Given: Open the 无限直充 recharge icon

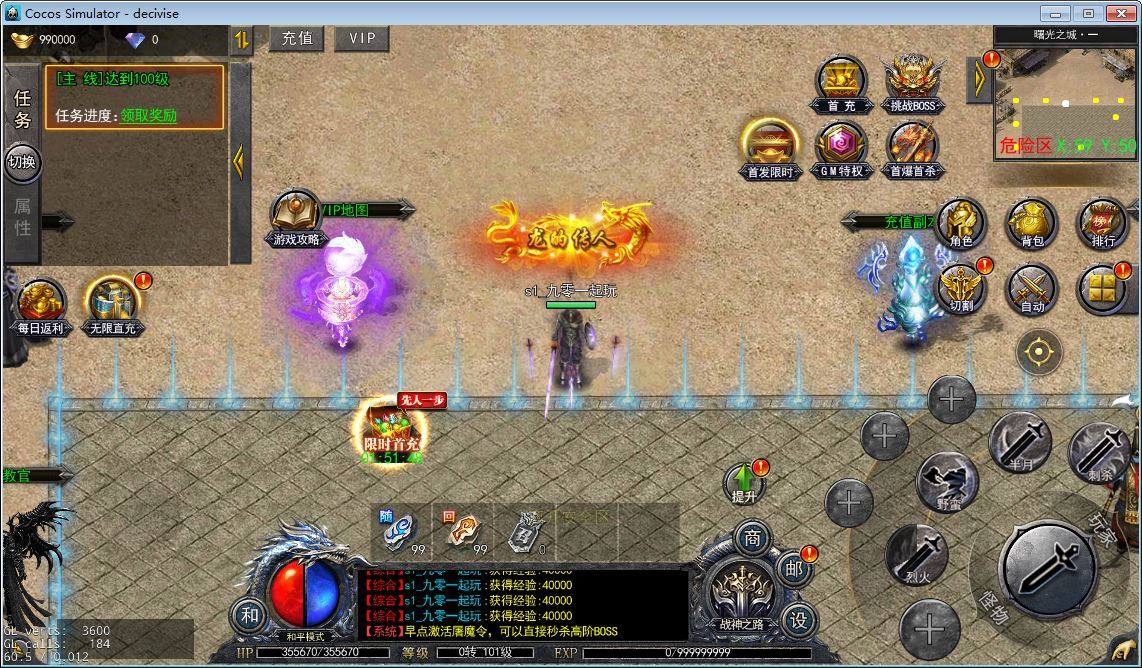Looking at the screenshot, I should [113, 305].
